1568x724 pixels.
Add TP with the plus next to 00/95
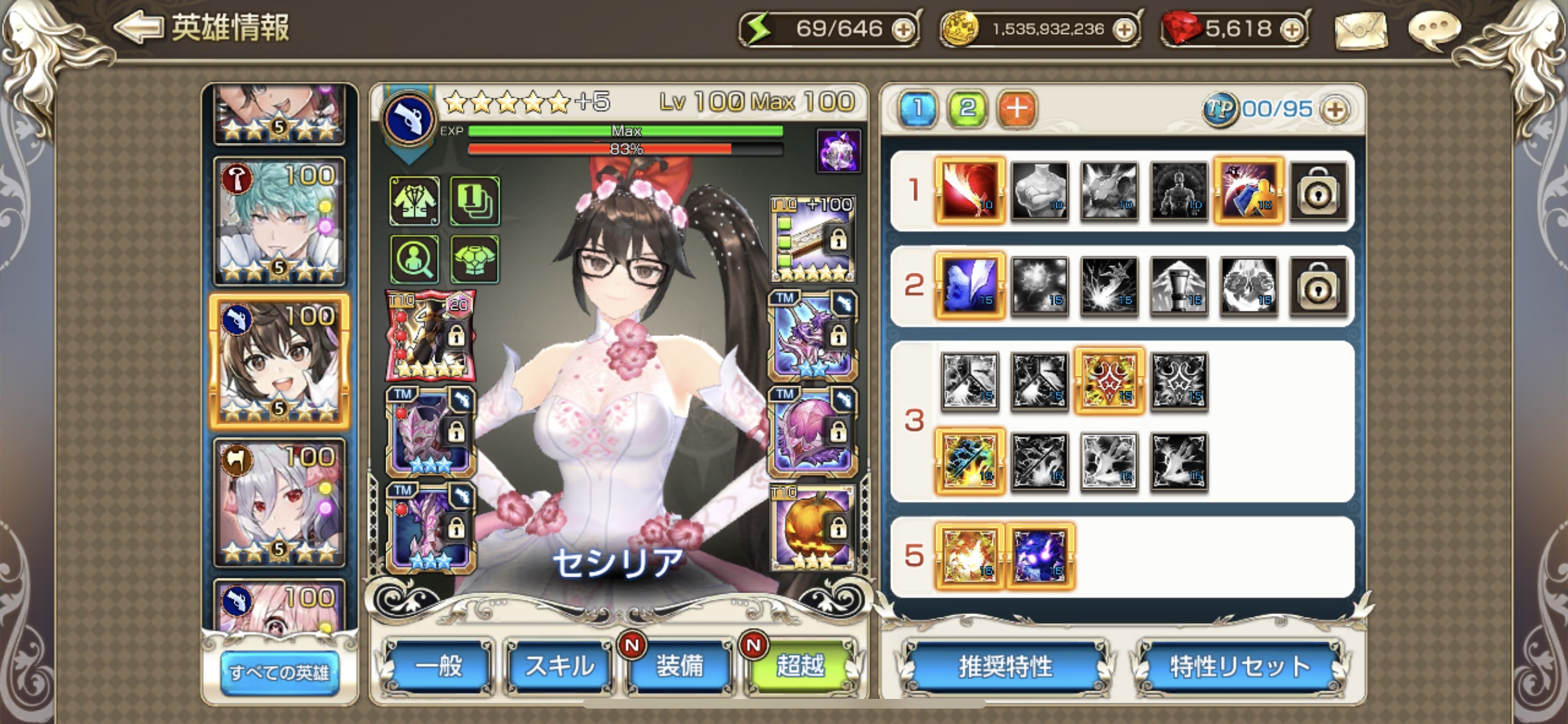[1335, 109]
